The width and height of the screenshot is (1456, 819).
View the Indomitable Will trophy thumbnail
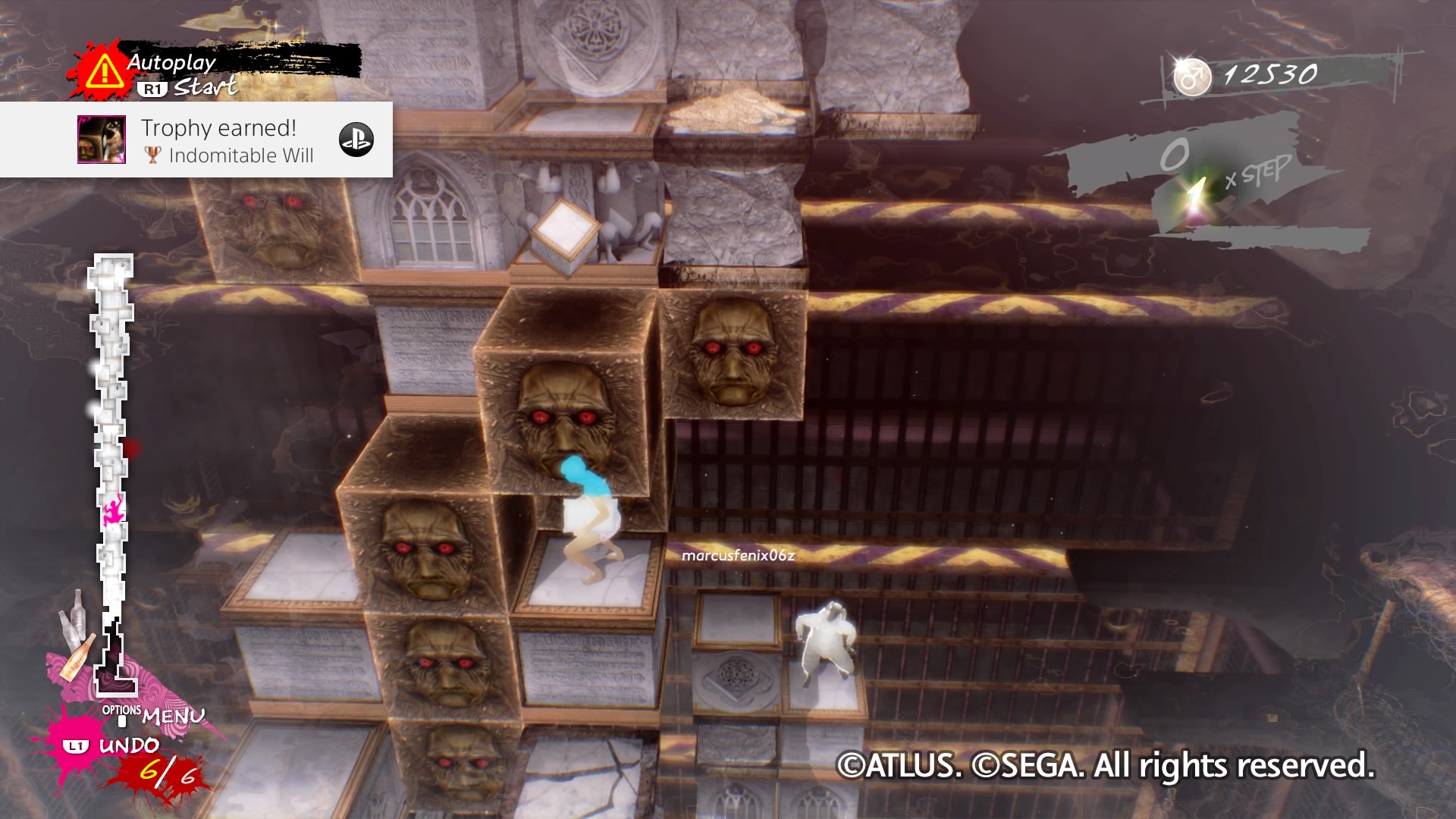102,140
